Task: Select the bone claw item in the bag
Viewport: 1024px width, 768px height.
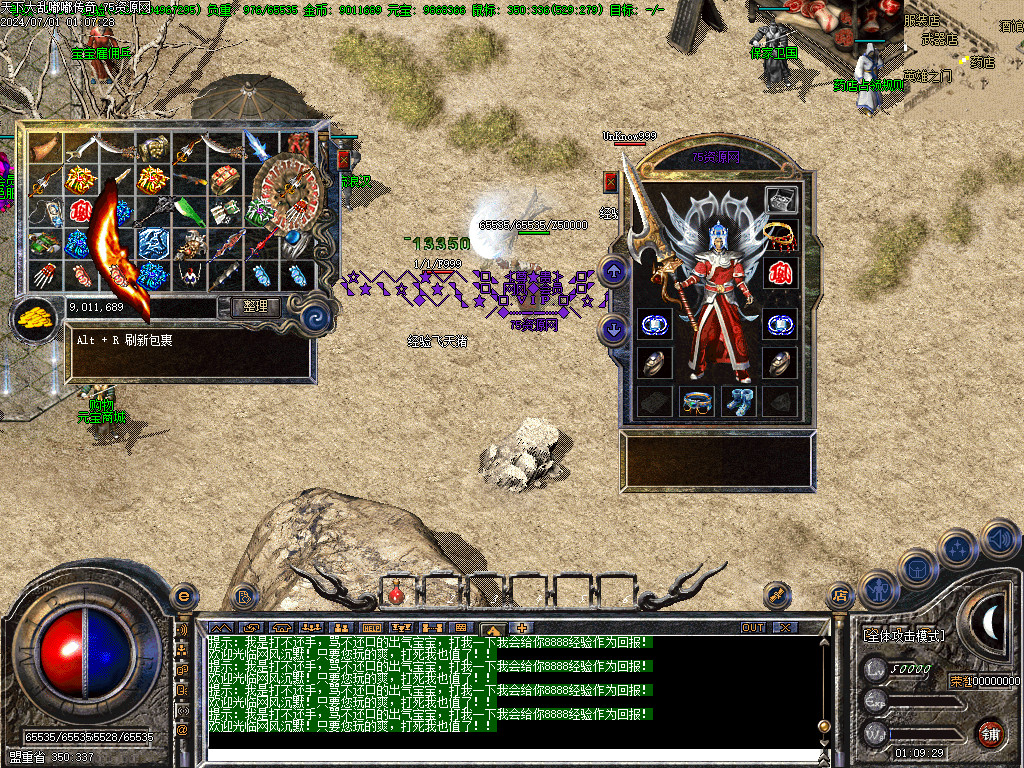Action: (46, 274)
